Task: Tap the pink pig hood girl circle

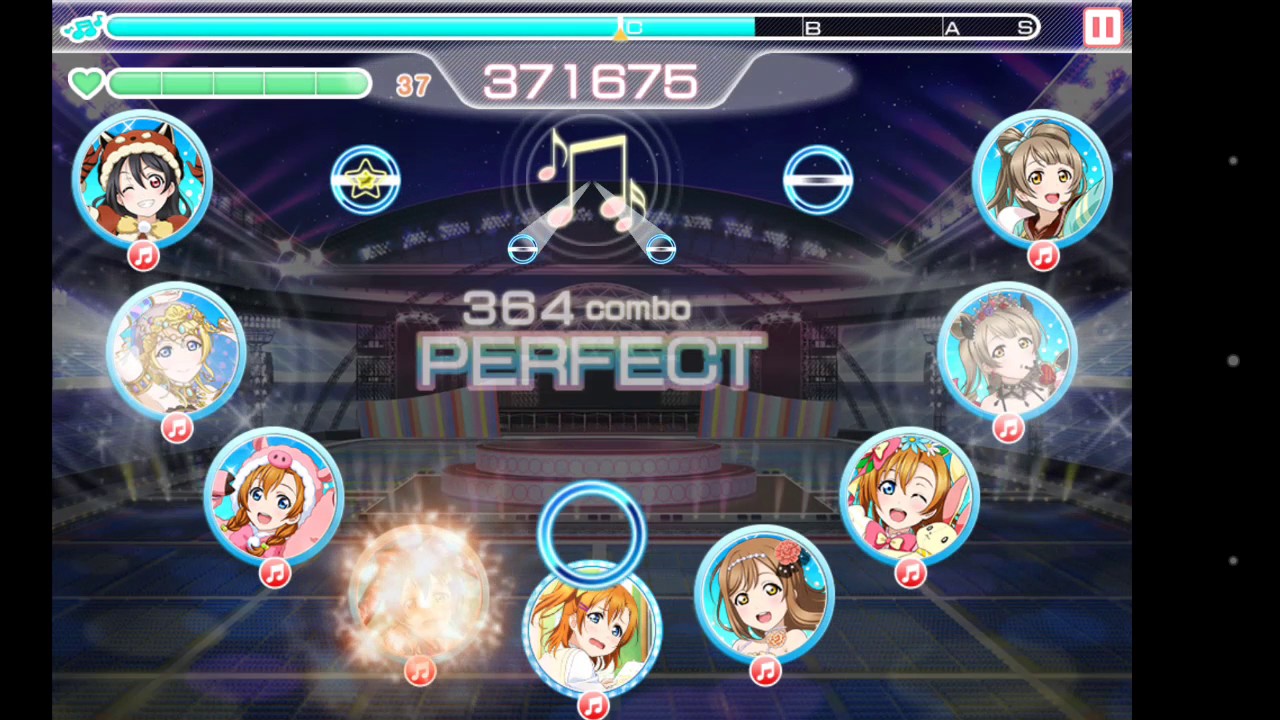Action: (x=274, y=497)
